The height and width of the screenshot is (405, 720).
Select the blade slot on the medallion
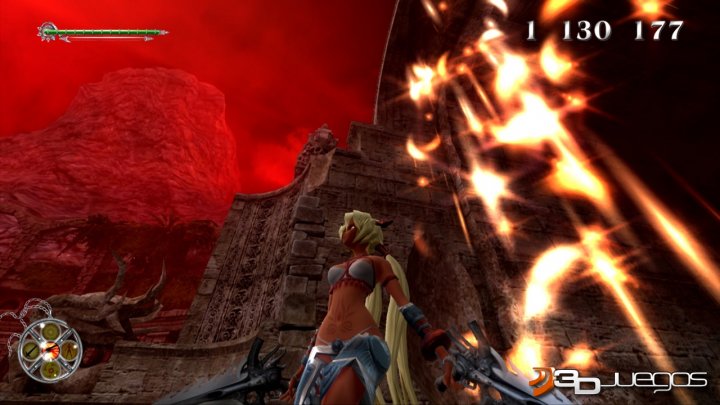coord(31,351)
